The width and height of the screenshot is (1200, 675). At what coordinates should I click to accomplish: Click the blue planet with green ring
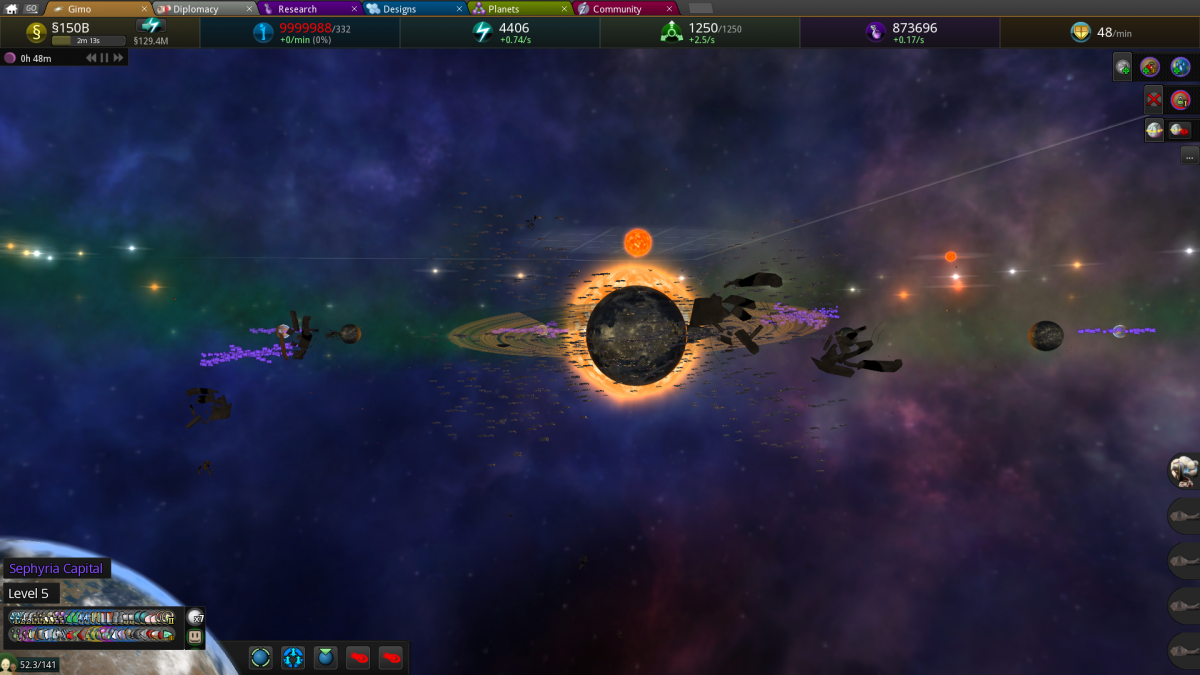tap(260, 657)
